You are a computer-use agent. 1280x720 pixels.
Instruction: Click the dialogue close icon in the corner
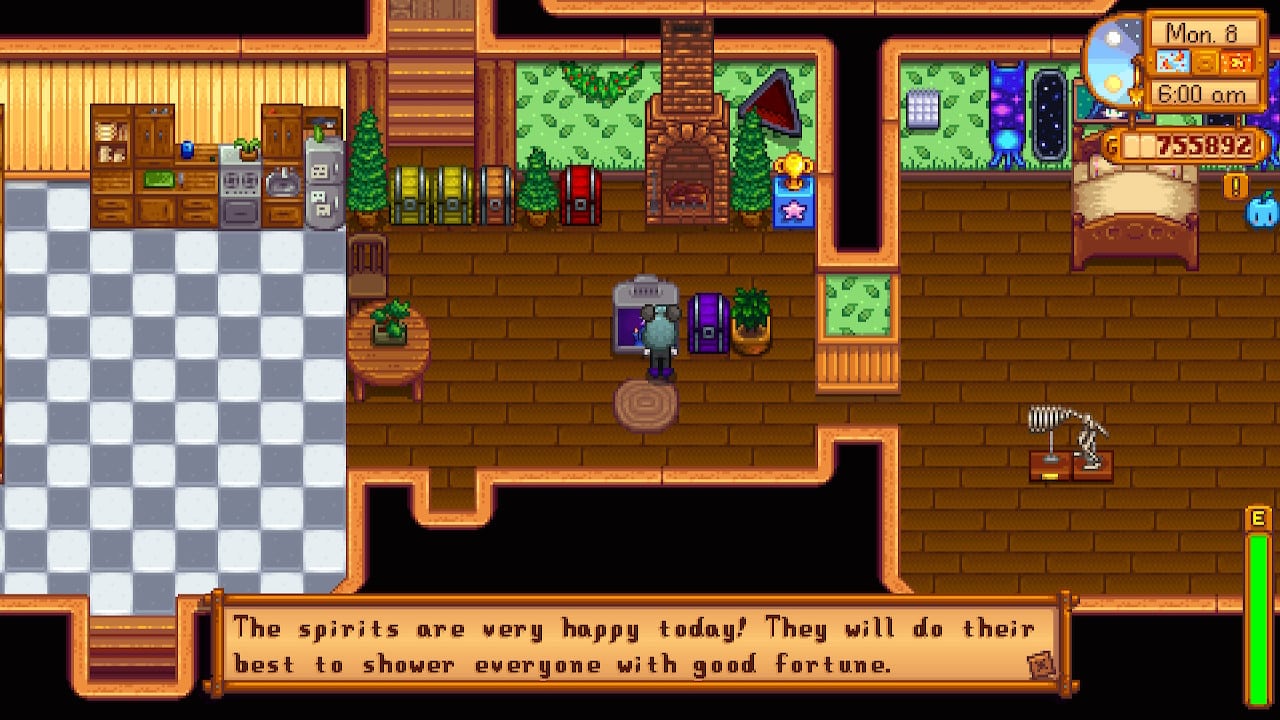point(1039,665)
